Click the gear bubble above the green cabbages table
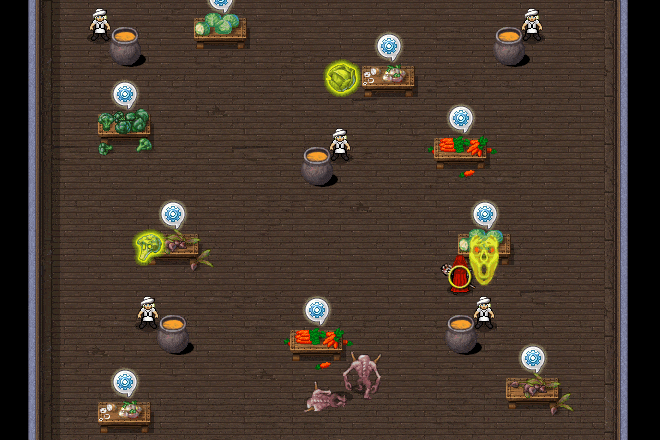This screenshot has width=660, height=440. coord(221,3)
